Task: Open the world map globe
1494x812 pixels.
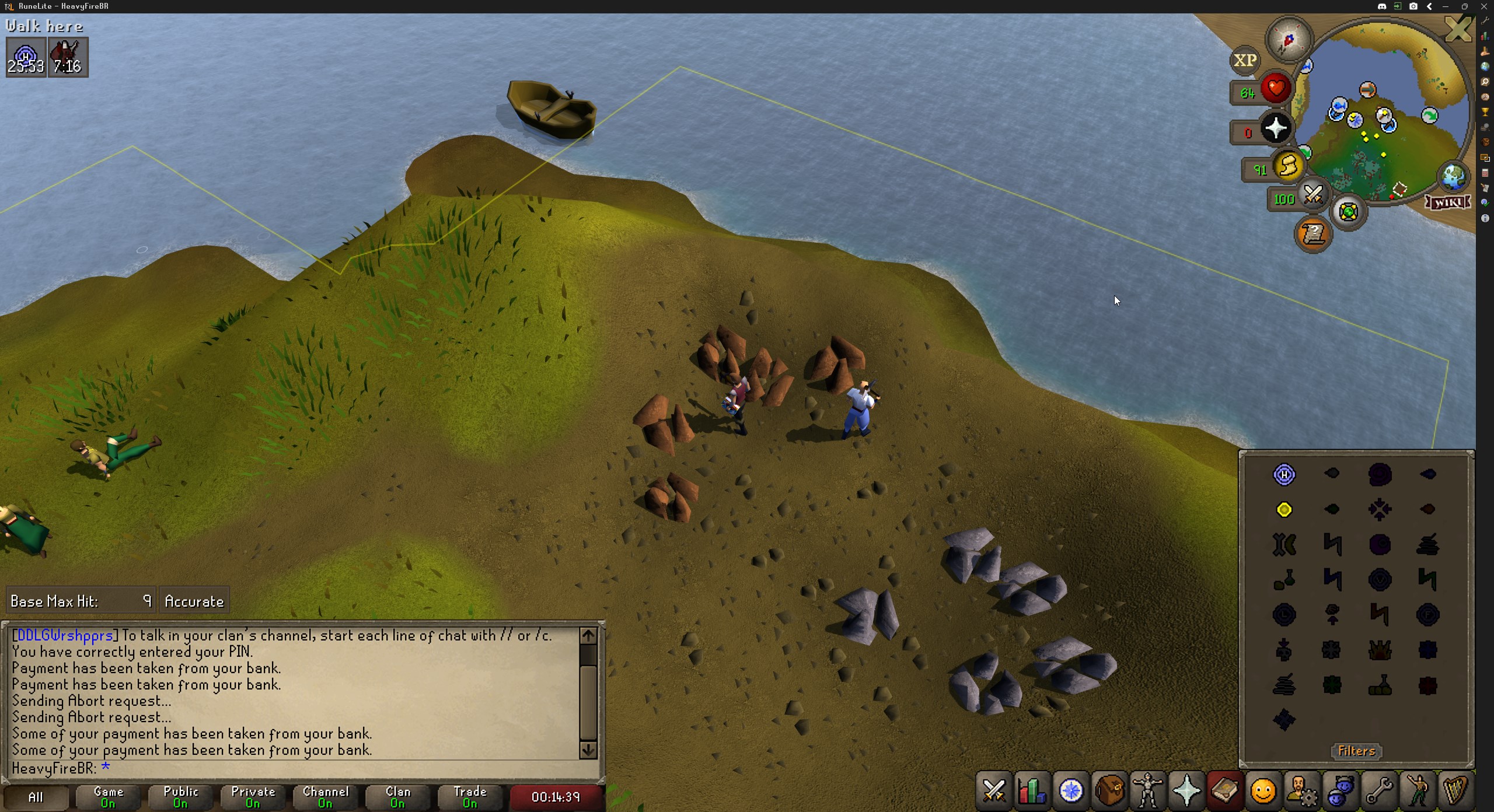Action: coord(1453,176)
